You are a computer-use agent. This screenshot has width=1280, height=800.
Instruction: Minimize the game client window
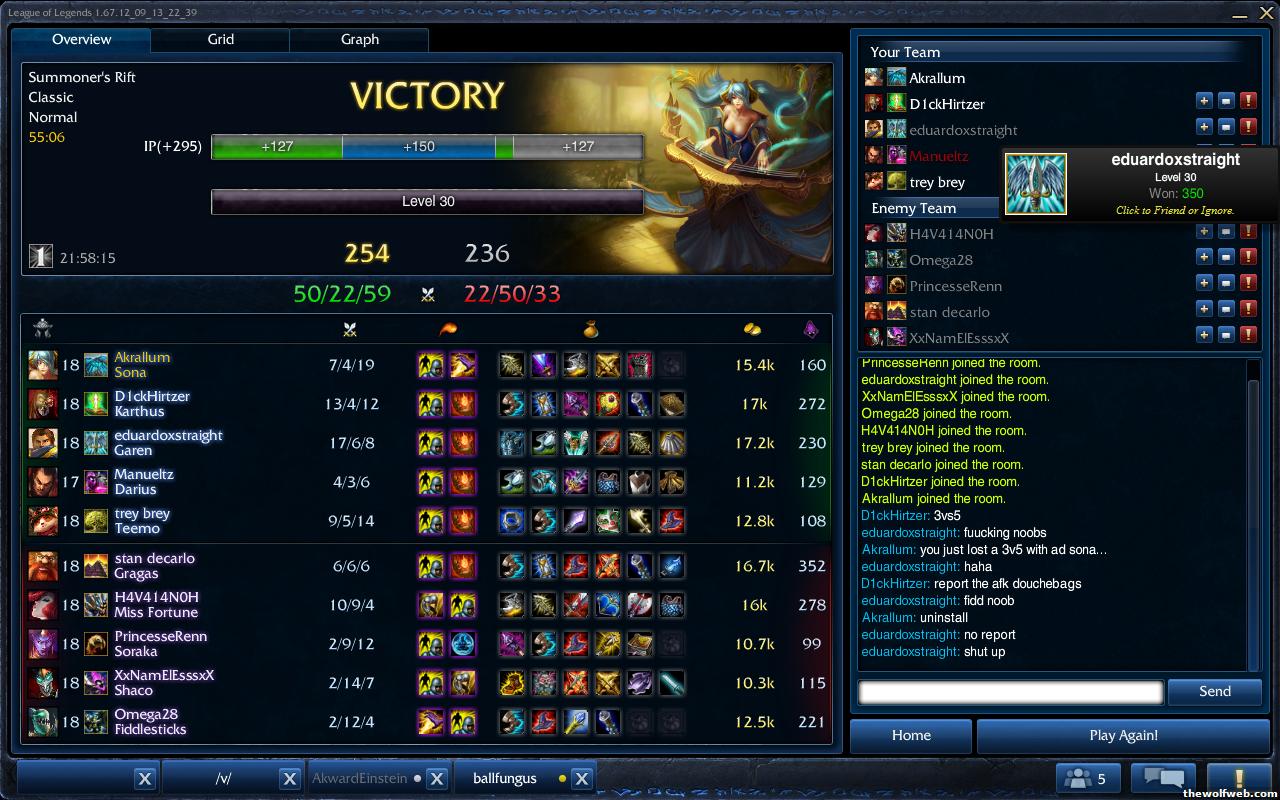(x=1240, y=14)
